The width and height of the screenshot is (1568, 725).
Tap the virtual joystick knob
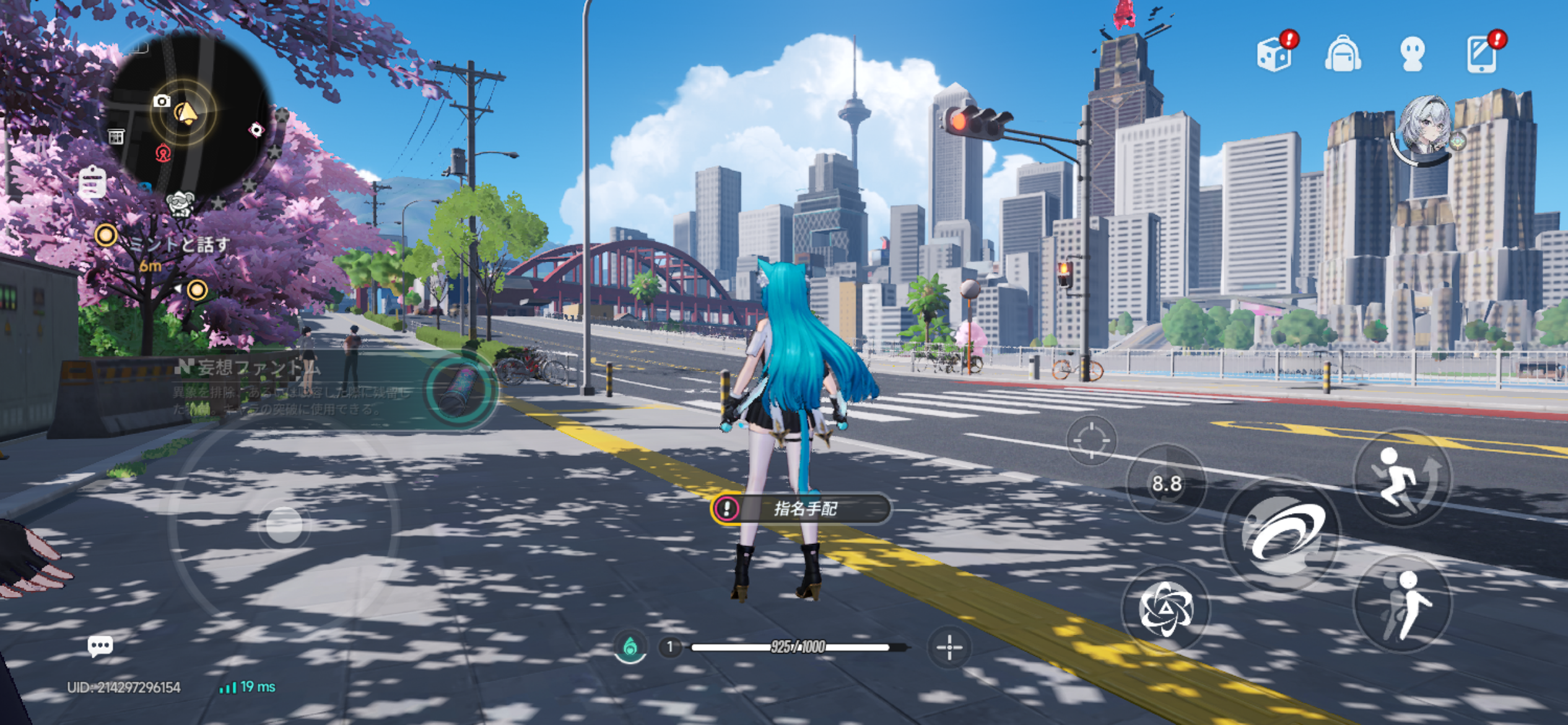pyautogui.click(x=284, y=525)
